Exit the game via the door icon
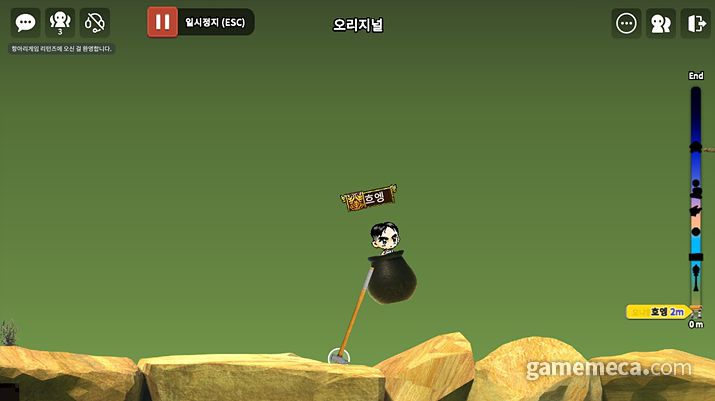The height and width of the screenshot is (401, 715). click(695, 23)
